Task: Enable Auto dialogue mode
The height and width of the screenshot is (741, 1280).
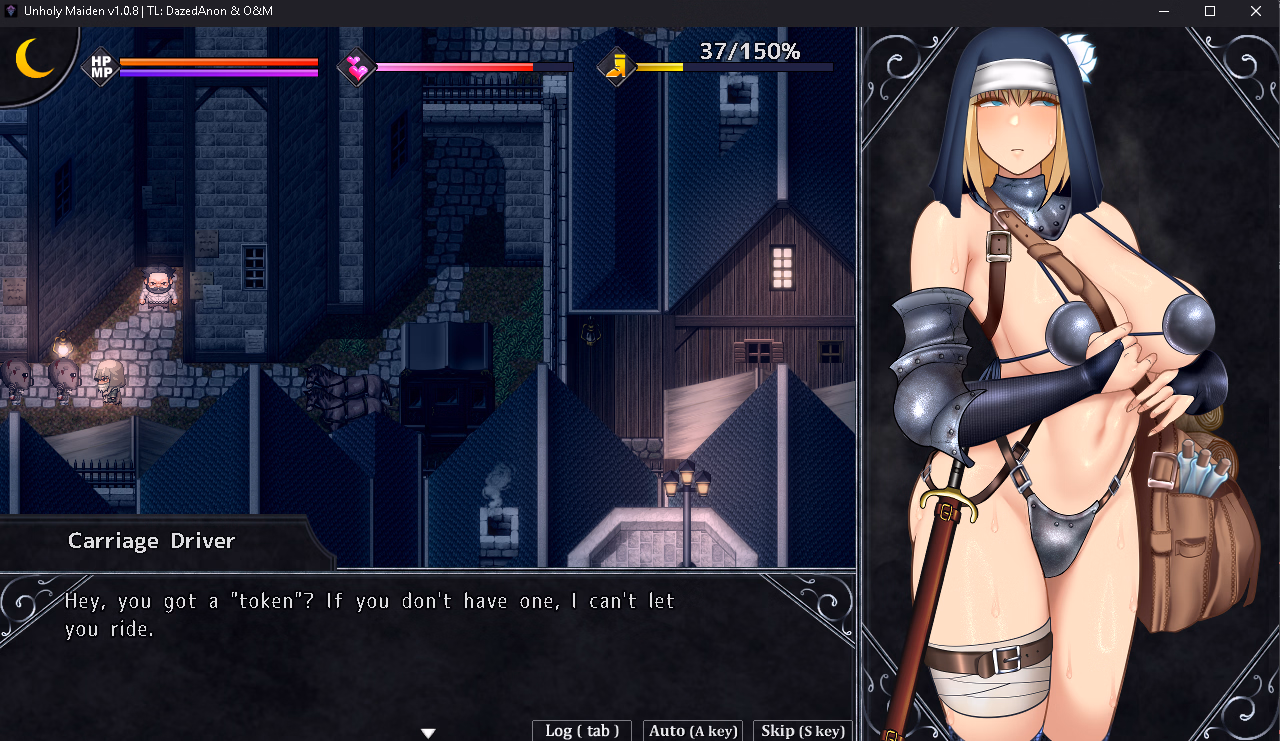Action: pyautogui.click(x=693, y=731)
